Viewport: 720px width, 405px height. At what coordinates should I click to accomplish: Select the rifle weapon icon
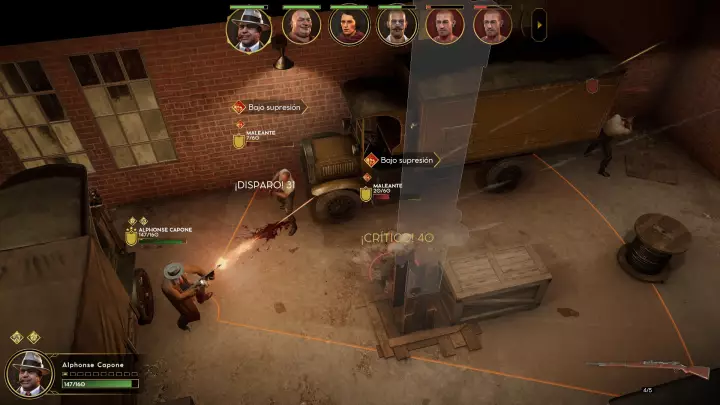(x=647, y=369)
